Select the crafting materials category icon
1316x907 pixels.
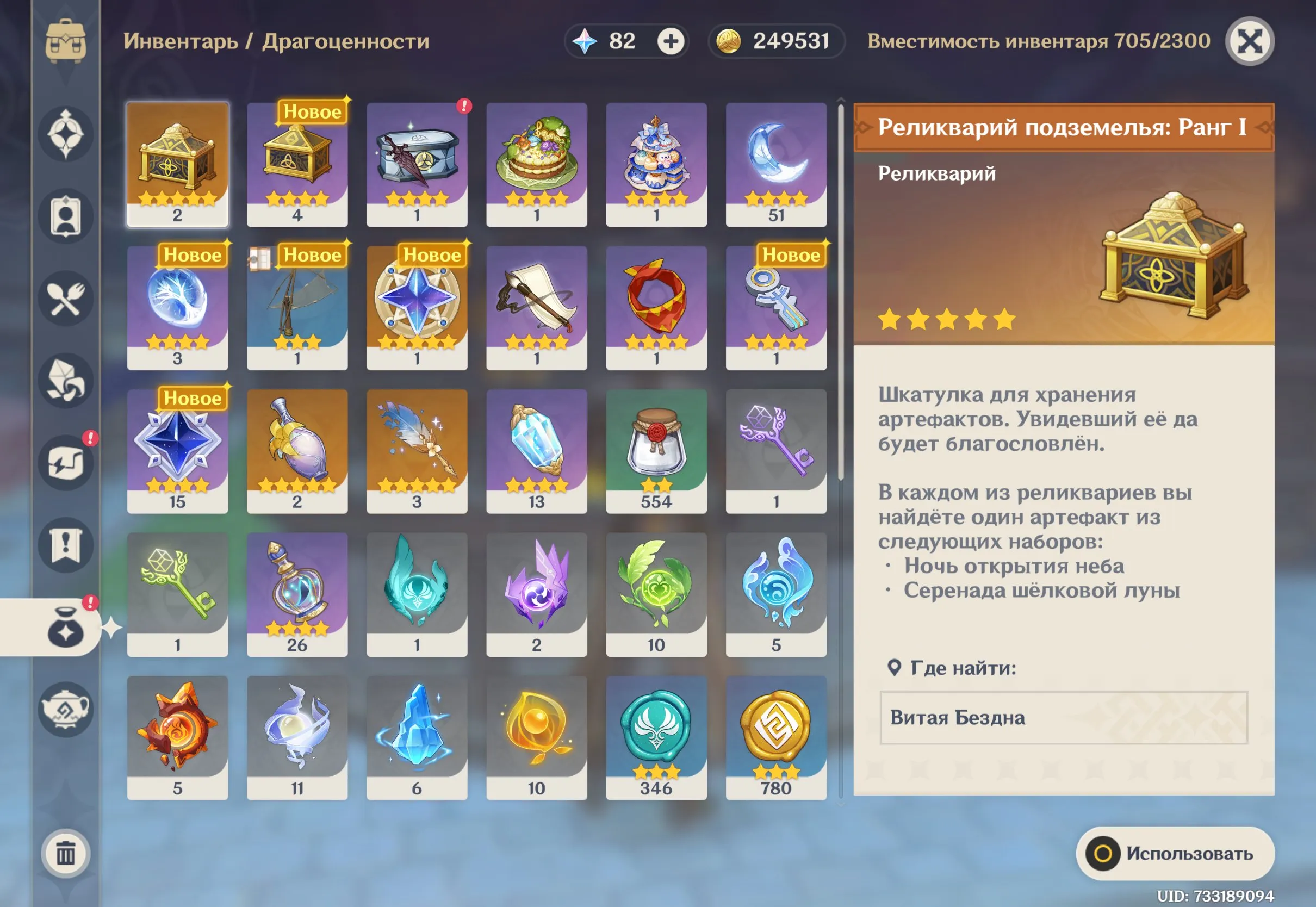66,381
